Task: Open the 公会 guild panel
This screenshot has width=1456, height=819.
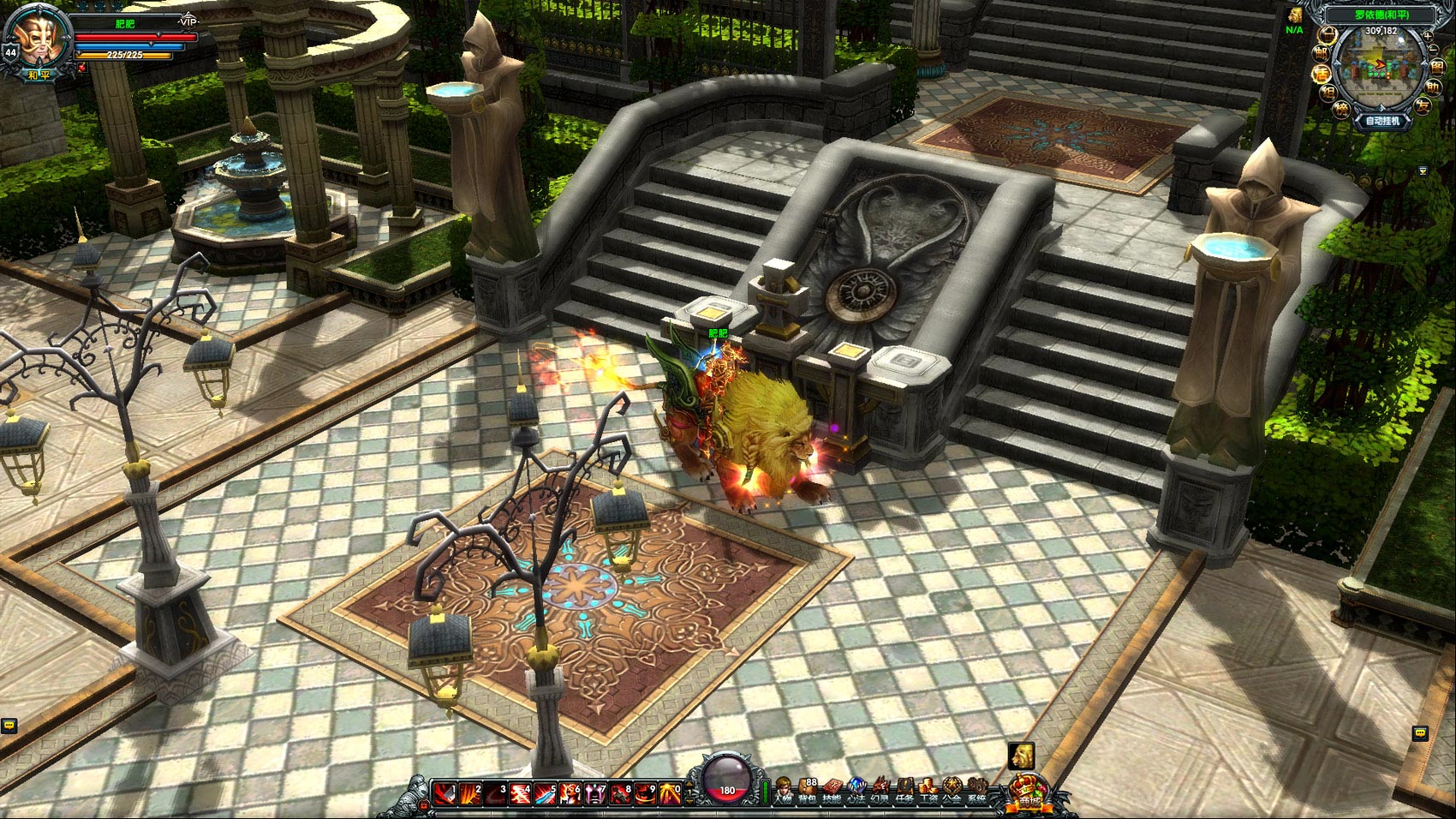Action: coord(952,793)
